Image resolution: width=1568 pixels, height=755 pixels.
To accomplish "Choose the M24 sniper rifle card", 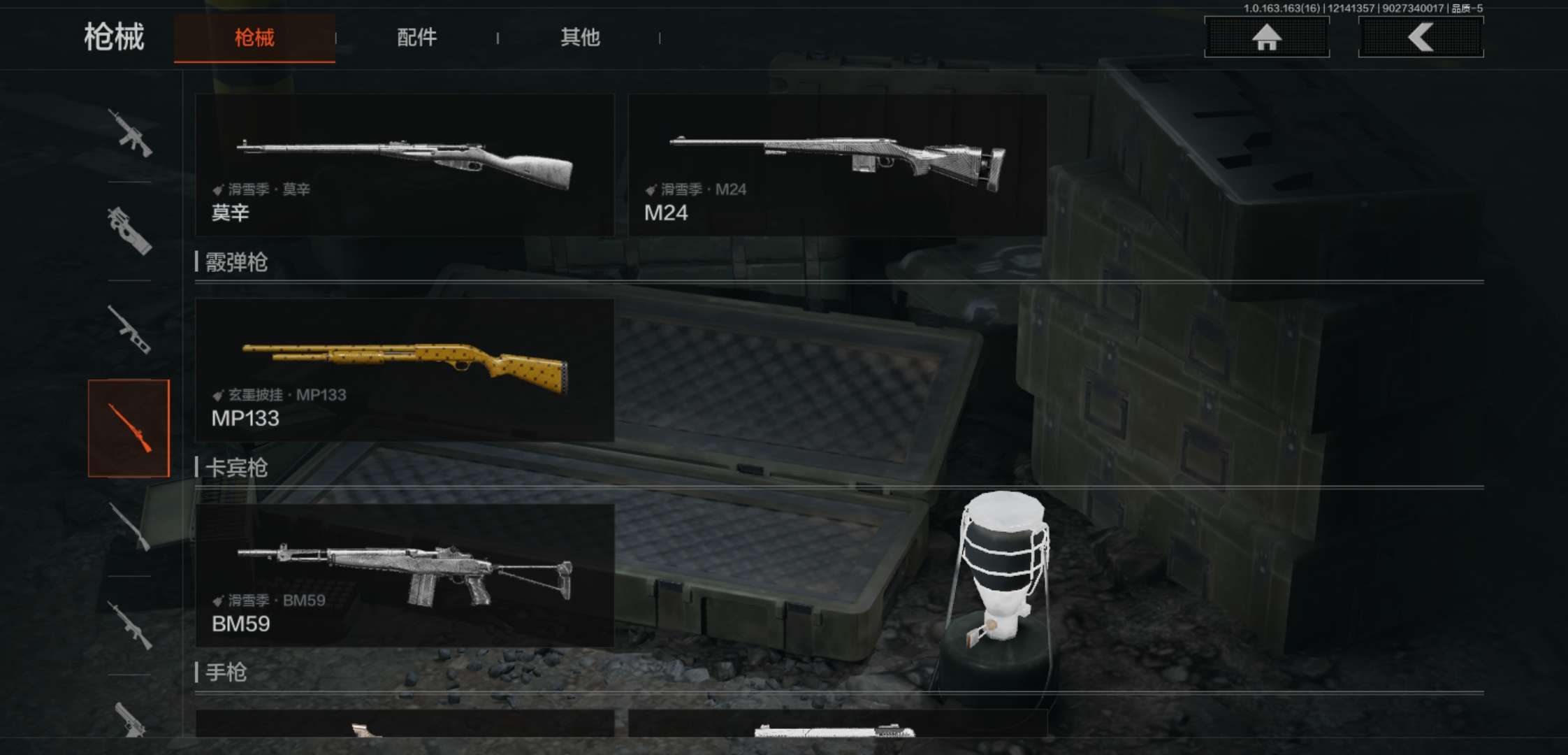I will click(837, 165).
